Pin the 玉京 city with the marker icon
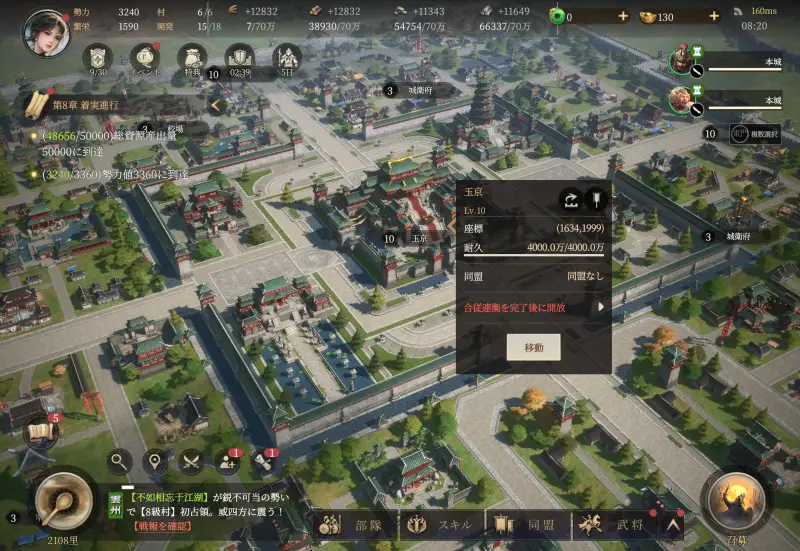This screenshot has height=551, width=800. coord(596,198)
